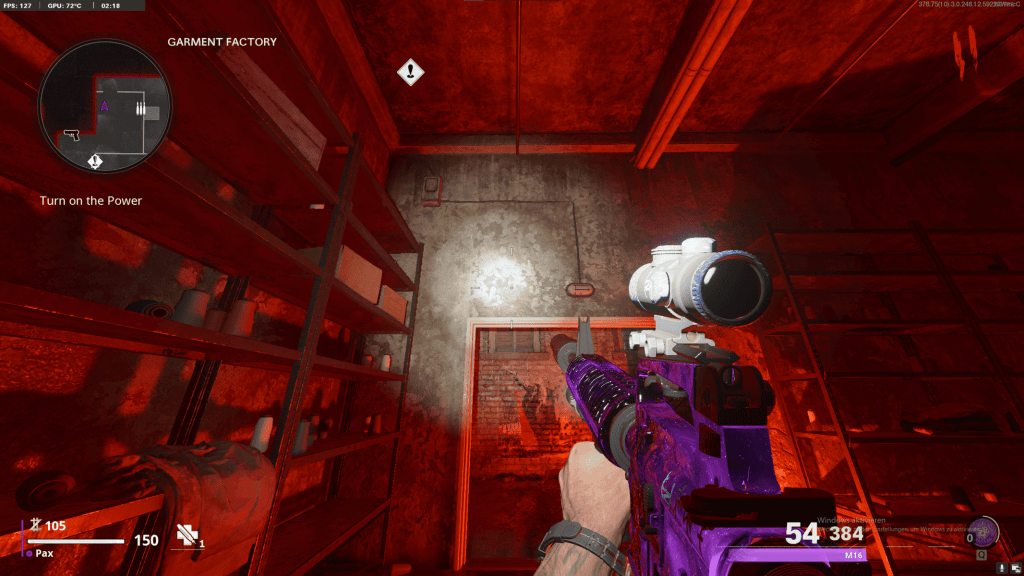Select the floating objective waypoint marker
The image size is (1024, 576).
click(x=410, y=72)
